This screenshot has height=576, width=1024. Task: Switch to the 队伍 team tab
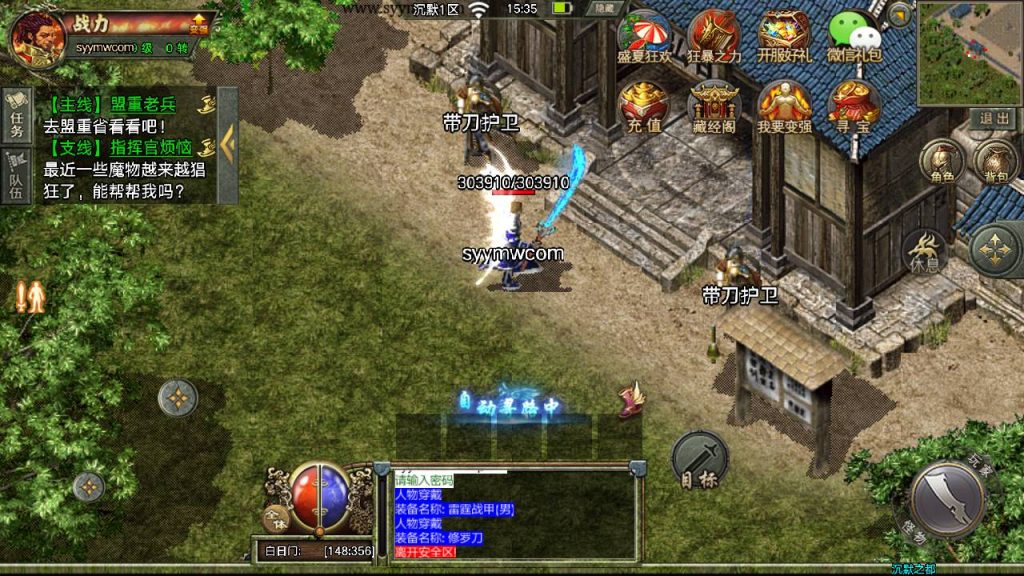[16, 177]
